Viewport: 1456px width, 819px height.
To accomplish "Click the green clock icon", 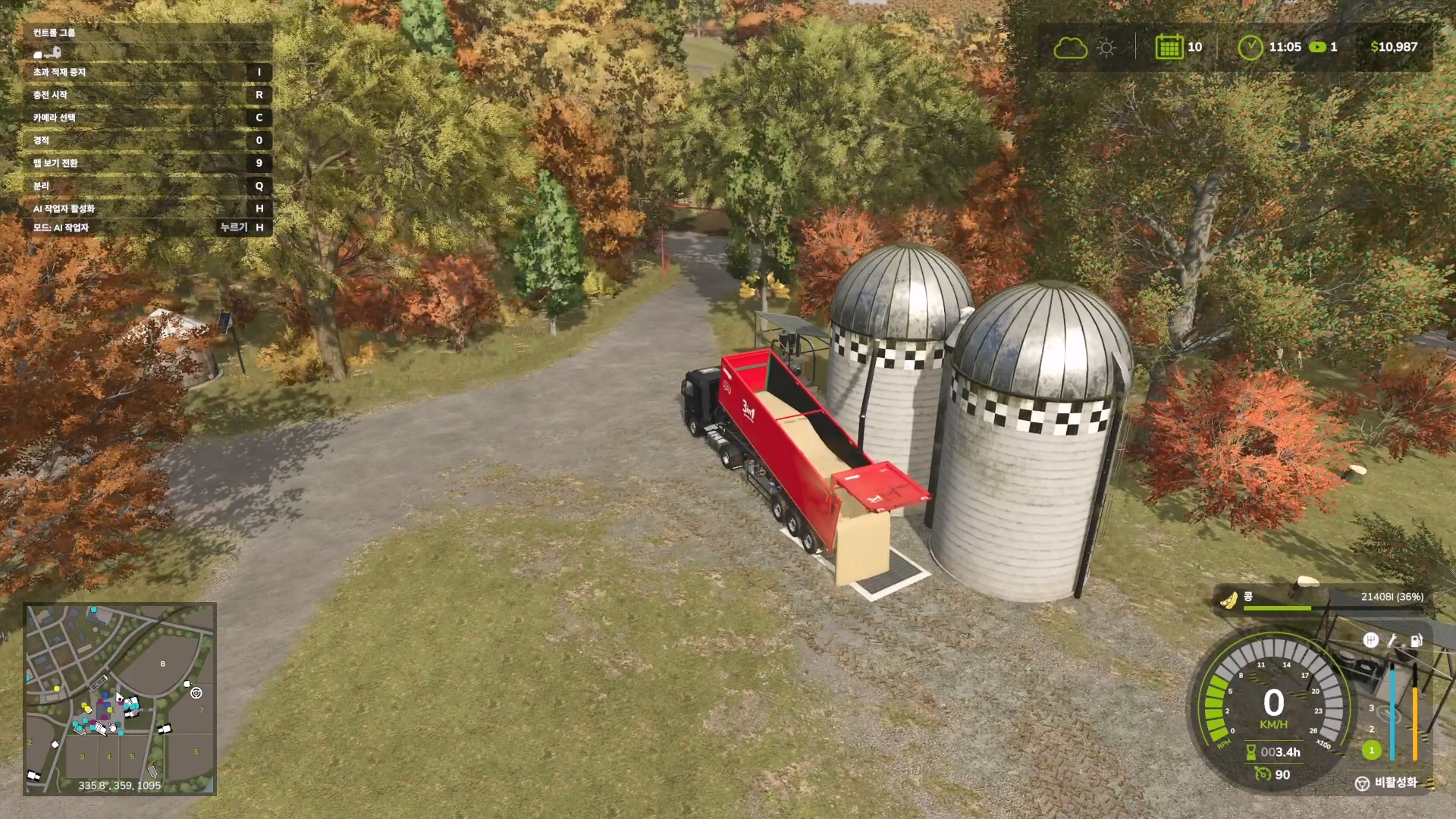I will pos(1250,47).
